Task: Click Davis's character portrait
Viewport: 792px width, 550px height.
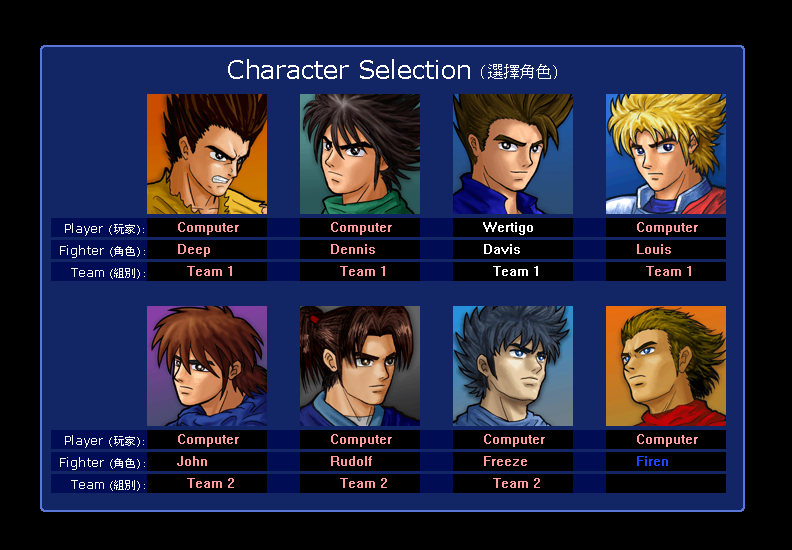Action: (513, 154)
